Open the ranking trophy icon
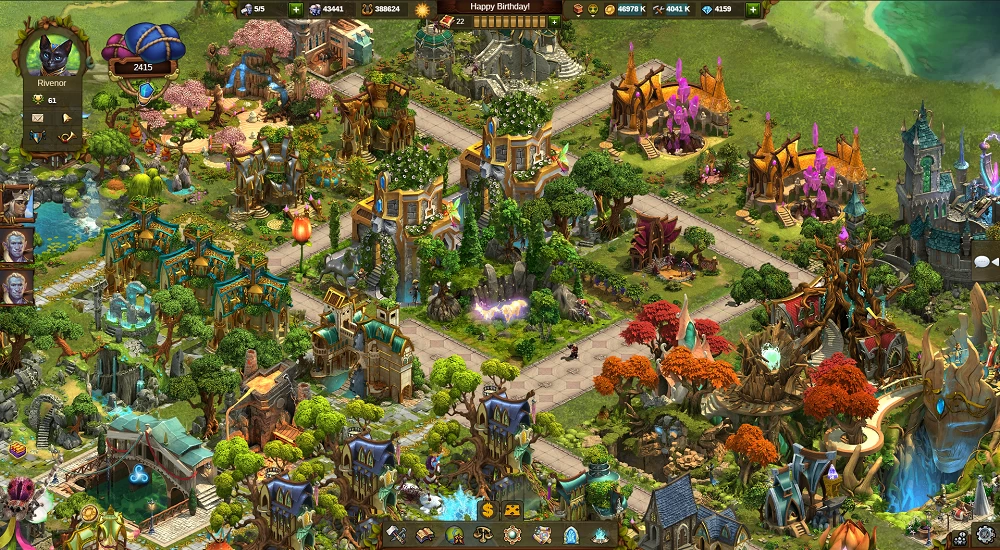Screen dimensions: 1000x550 (x=38, y=100)
